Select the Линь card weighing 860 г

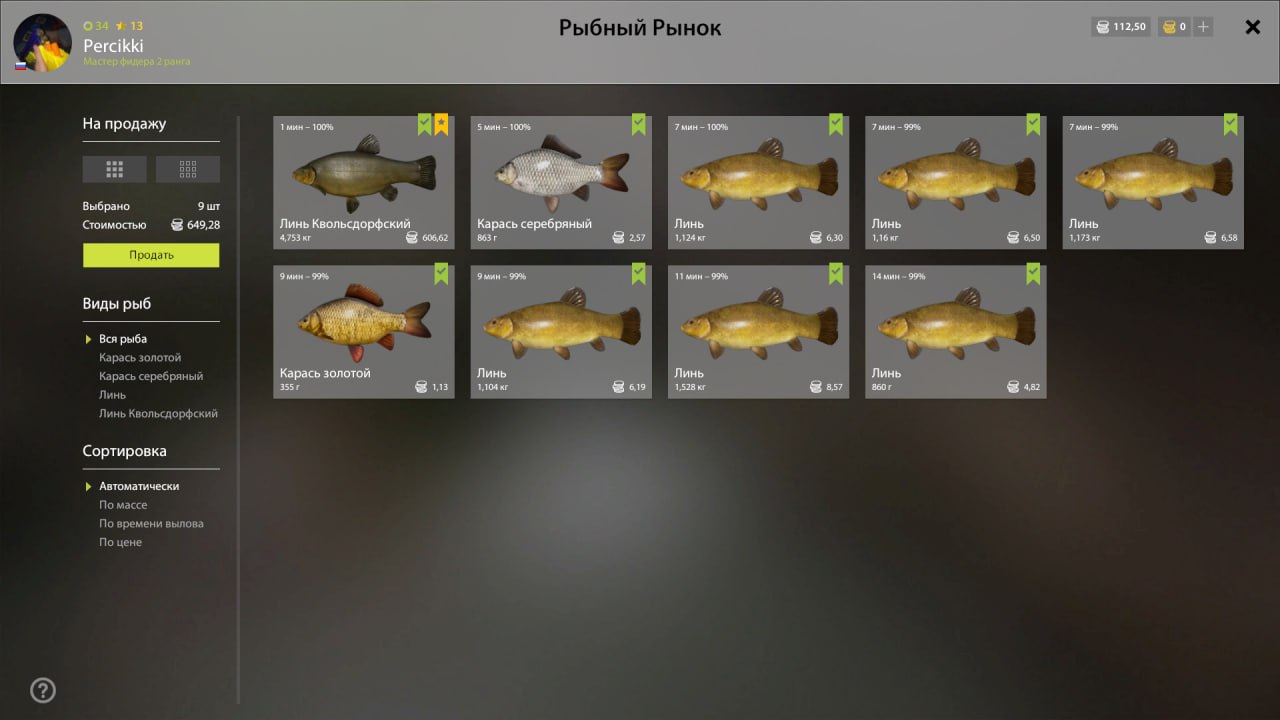click(x=955, y=331)
